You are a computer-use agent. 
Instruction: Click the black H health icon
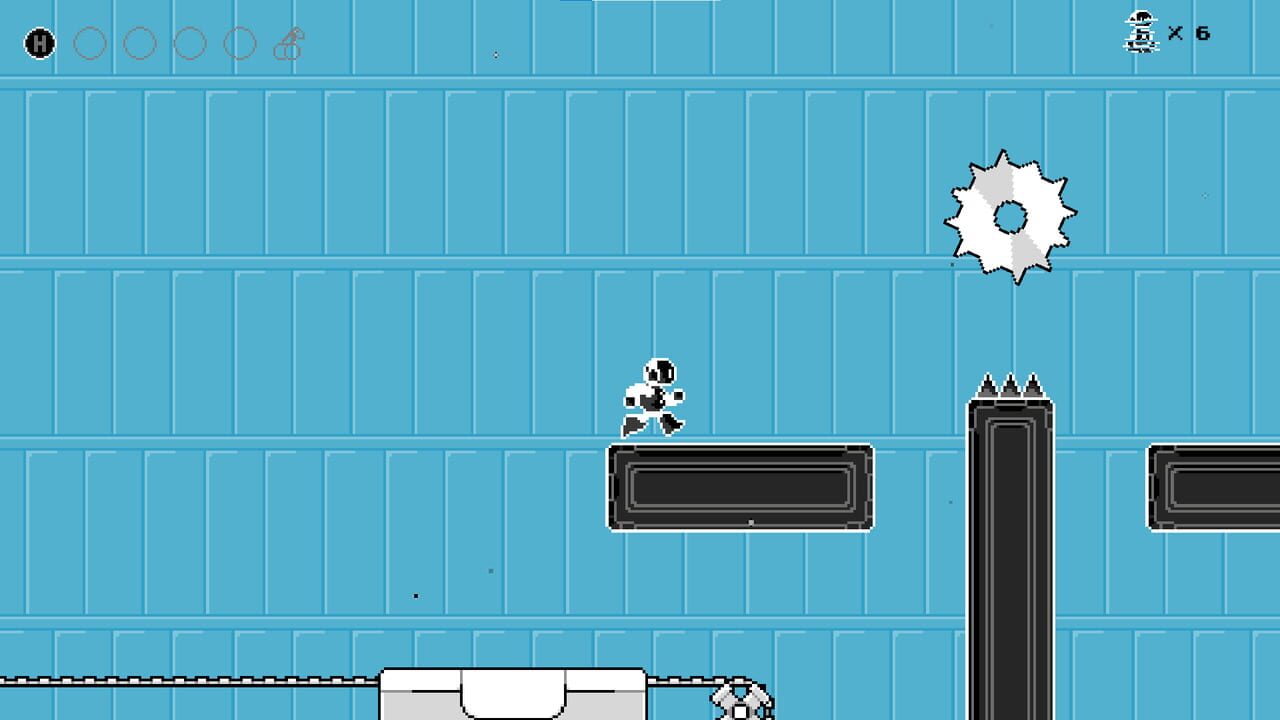coord(38,44)
